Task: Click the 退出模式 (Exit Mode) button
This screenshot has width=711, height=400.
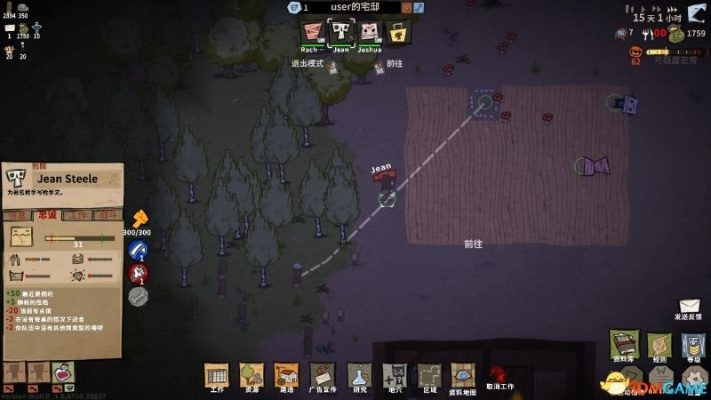Action: pyautogui.click(x=308, y=63)
